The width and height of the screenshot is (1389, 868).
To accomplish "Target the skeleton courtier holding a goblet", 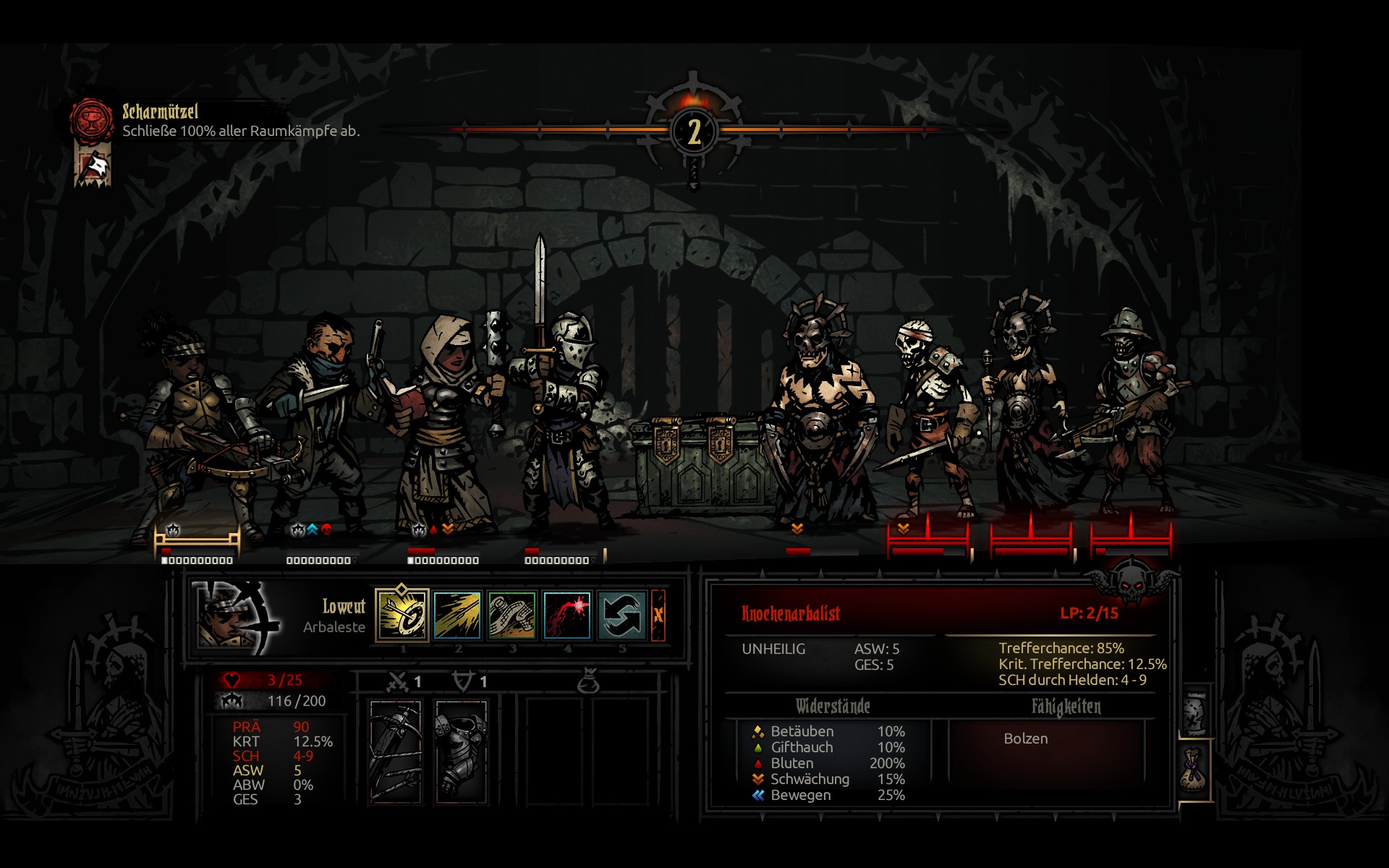I will (1027, 412).
